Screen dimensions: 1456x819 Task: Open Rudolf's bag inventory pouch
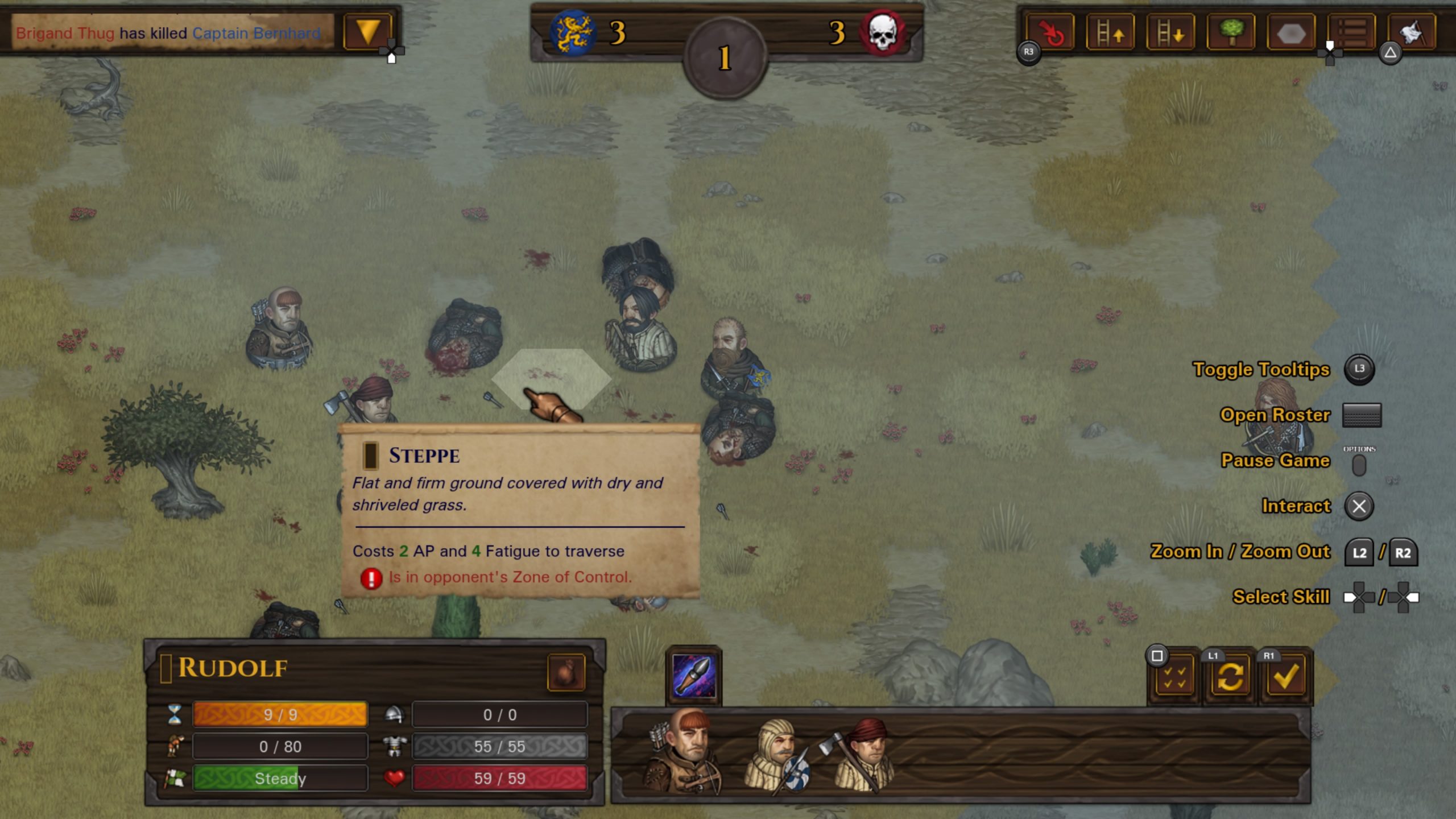[x=566, y=673]
